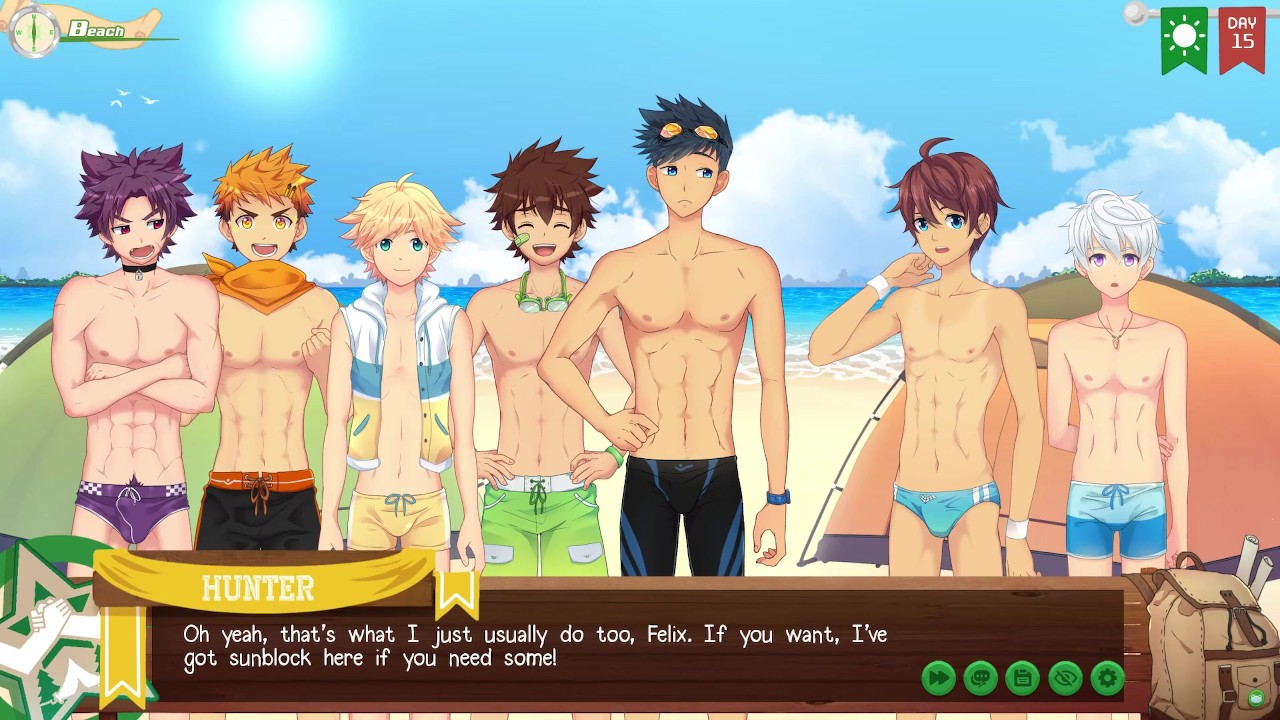Click the compass Beach location indicator
This screenshot has height=720, width=1280.
click(x=36, y=32)
